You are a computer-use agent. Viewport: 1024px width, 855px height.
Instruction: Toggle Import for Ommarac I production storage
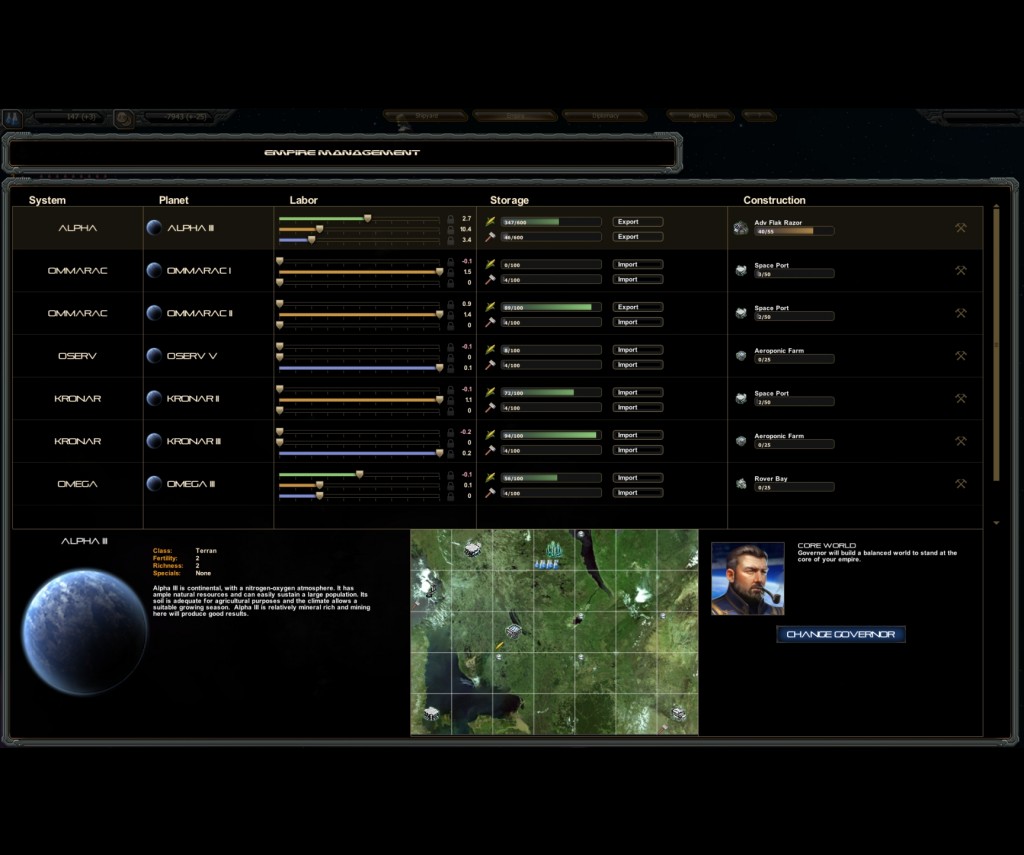pyautogui.click(x=637, y=280)
